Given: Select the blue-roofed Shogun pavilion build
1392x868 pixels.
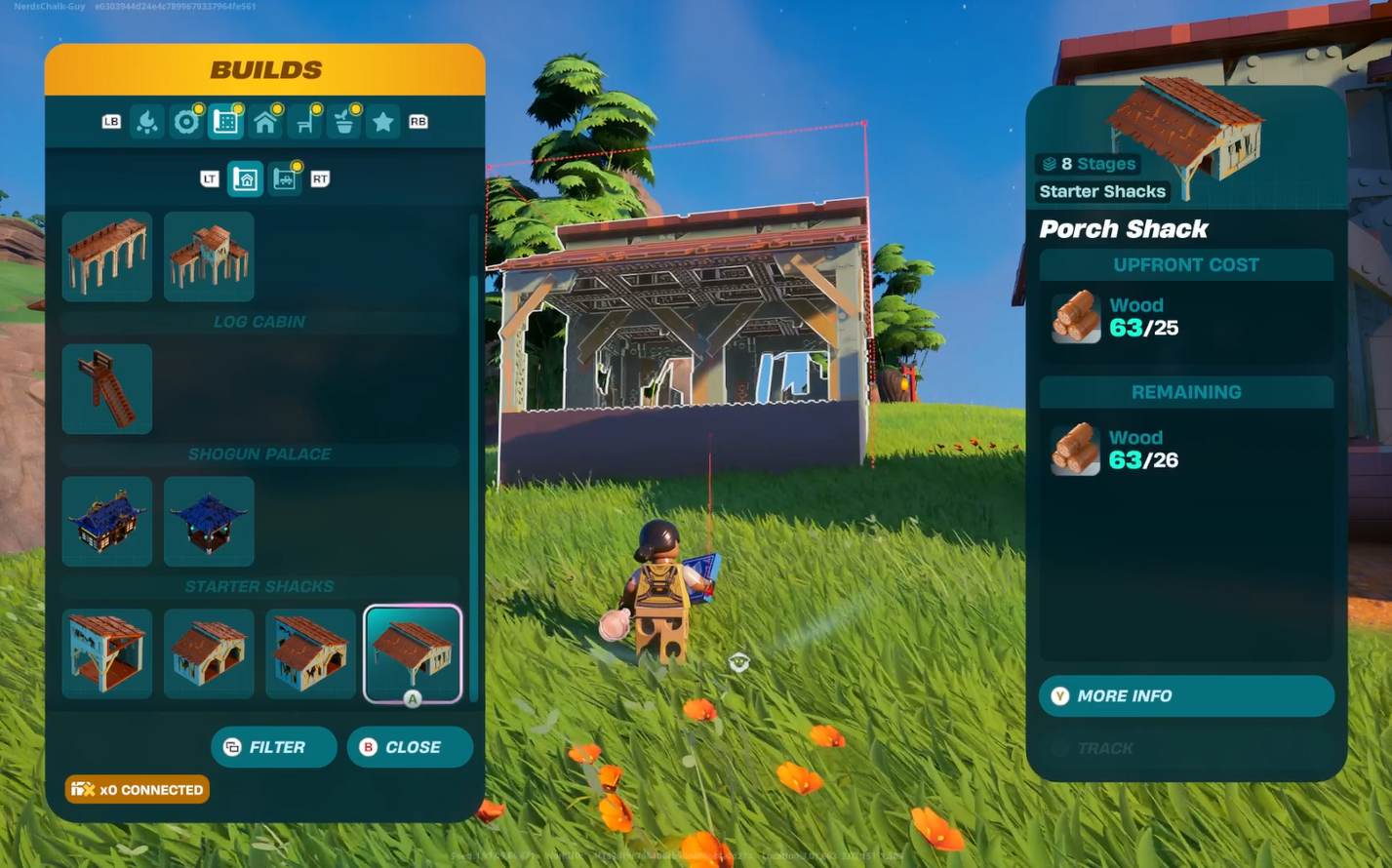Looking at the screenshot, I should tap(209, 522).
